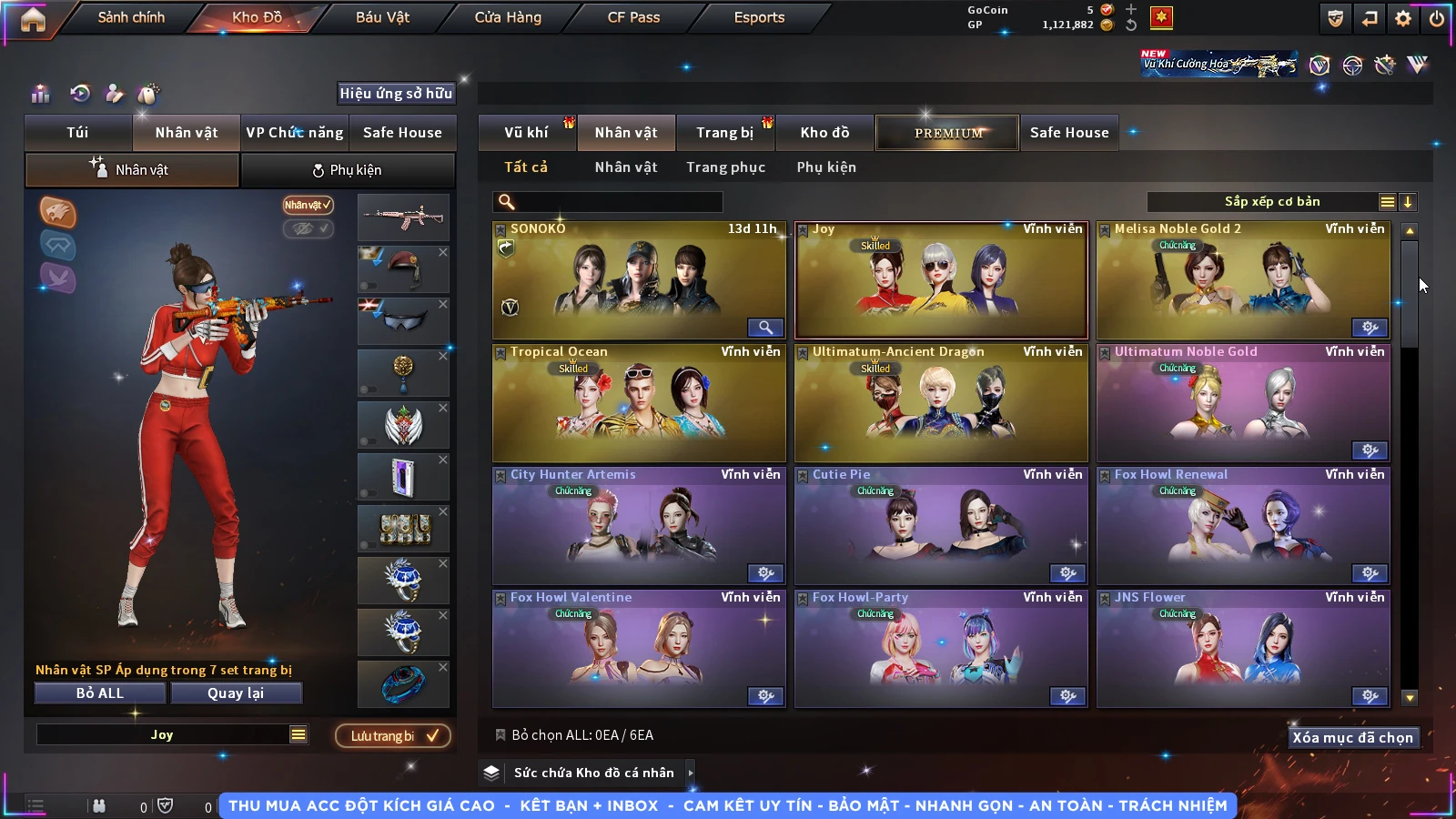The width and height of the screenshot is (1456, 819).
Task: Click Xóa mục đã chọn button
Action: point(1352,738)
